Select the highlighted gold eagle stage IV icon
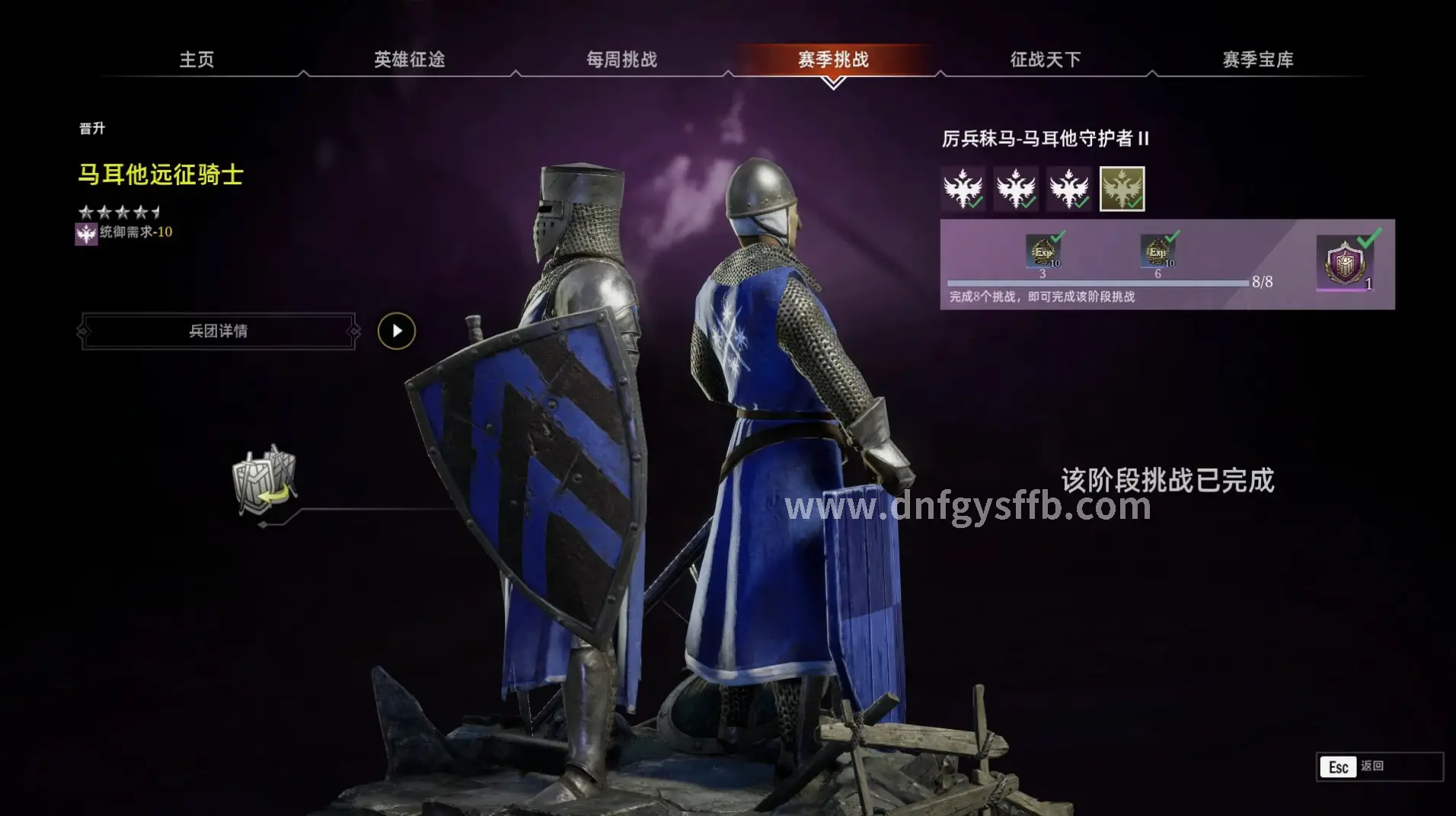 tap(1121, 188)
